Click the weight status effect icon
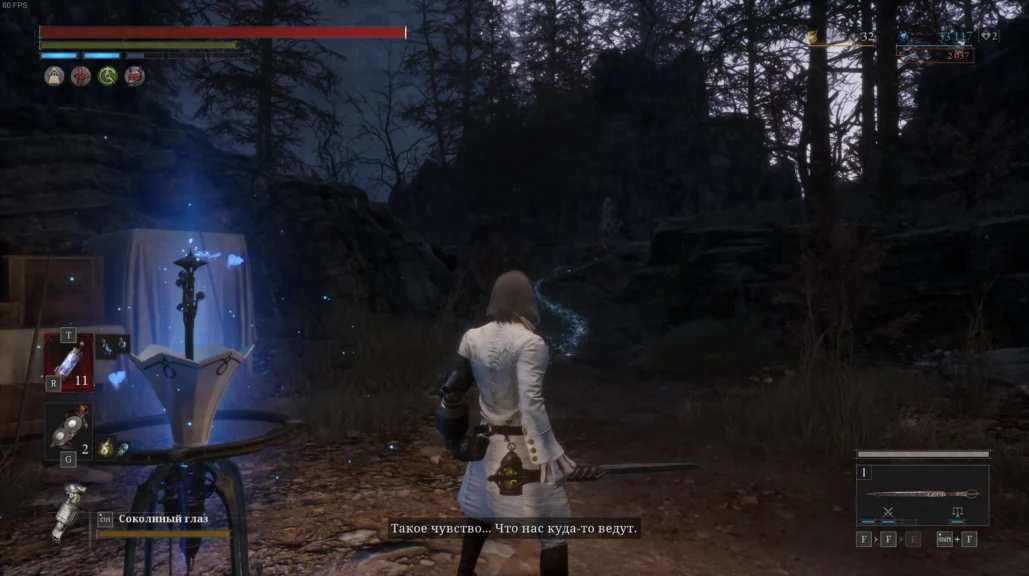The width and height of the screenshot is (1029, 576). coord(54,76)
